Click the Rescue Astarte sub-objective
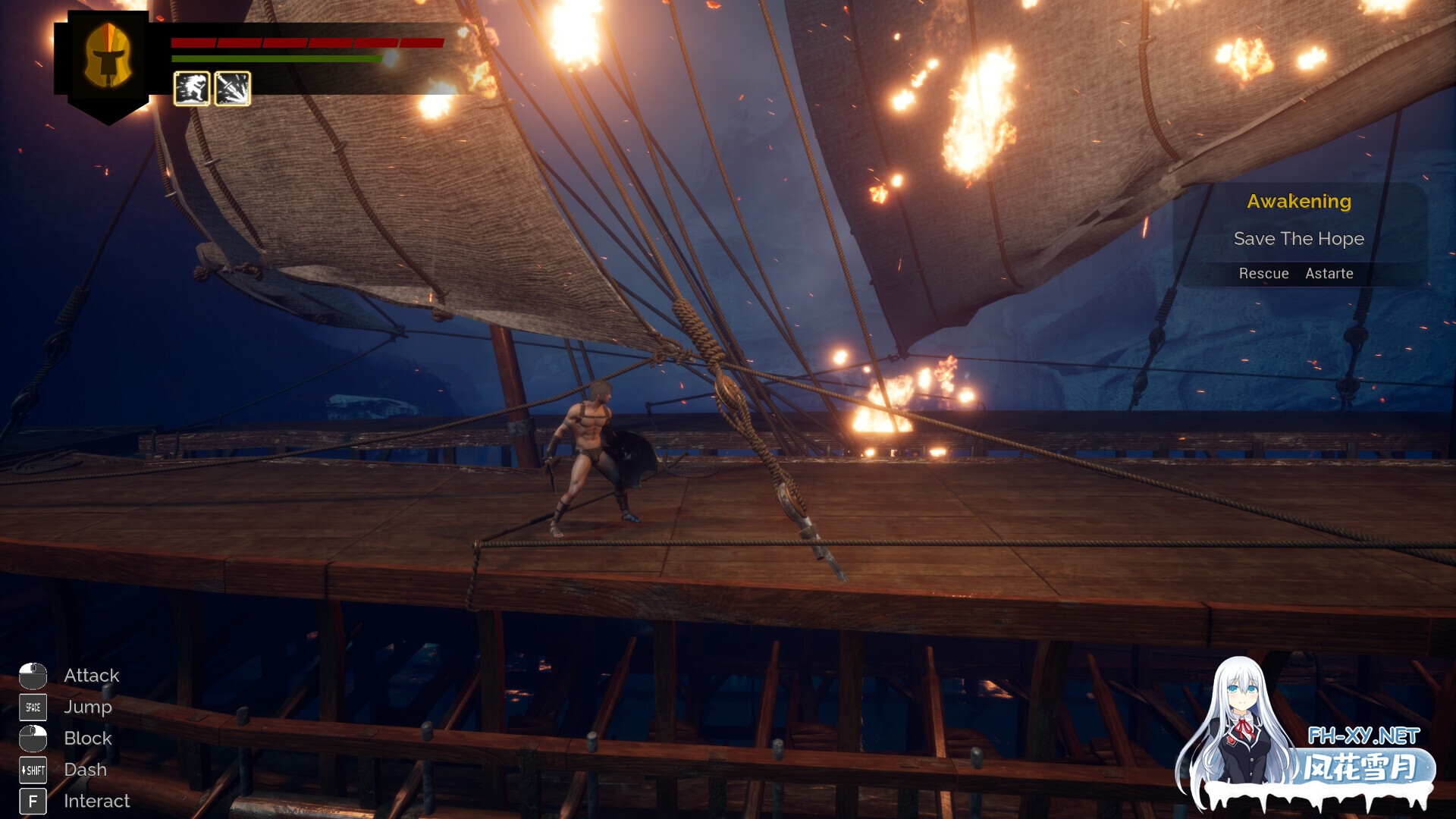1456x819 pixels. (1295, 274)
